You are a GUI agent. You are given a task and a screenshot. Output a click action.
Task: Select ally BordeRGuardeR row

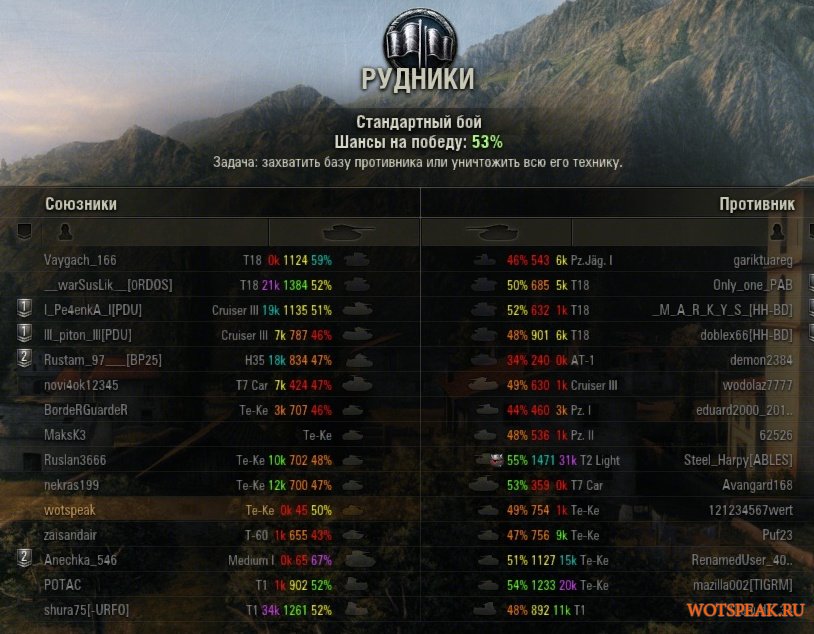coord(86,410)
